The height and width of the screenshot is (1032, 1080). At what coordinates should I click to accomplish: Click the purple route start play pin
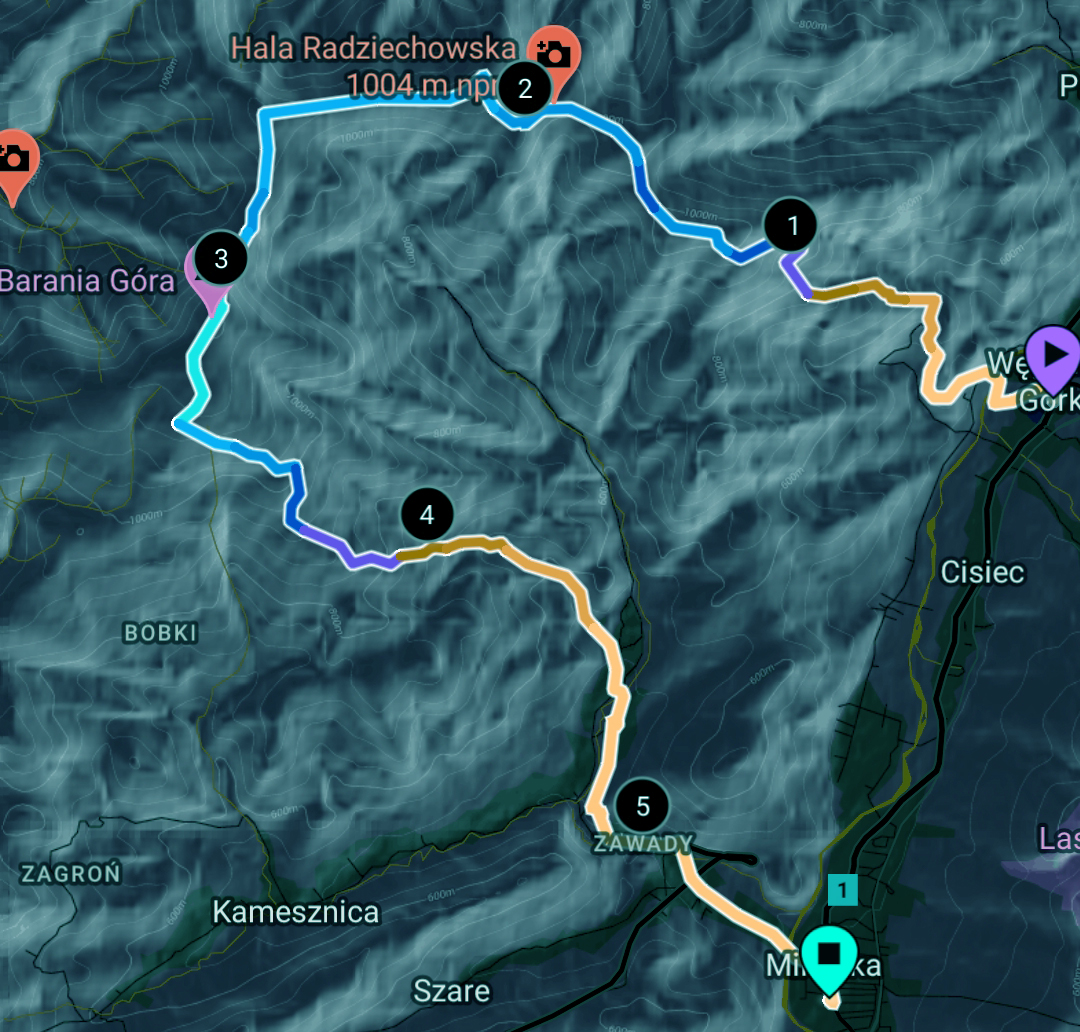(1053, 355)
